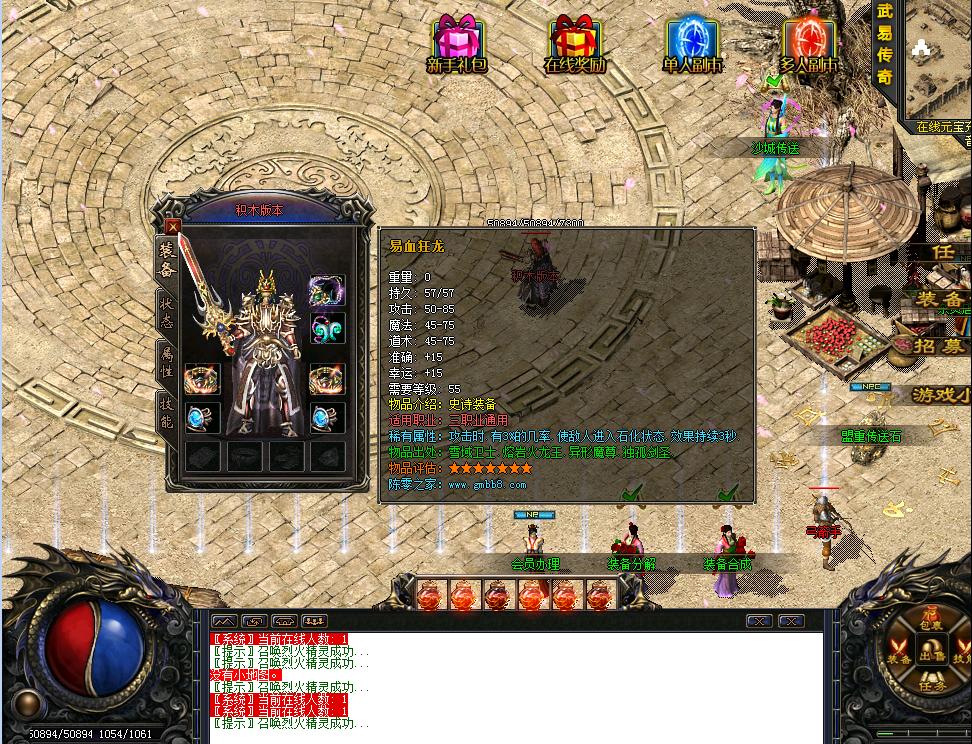This screenshot has width=972, height=744.
Task: Enter the 单人副本 solo dungeon
Action: pyautogui.click(x=692, y=44)
